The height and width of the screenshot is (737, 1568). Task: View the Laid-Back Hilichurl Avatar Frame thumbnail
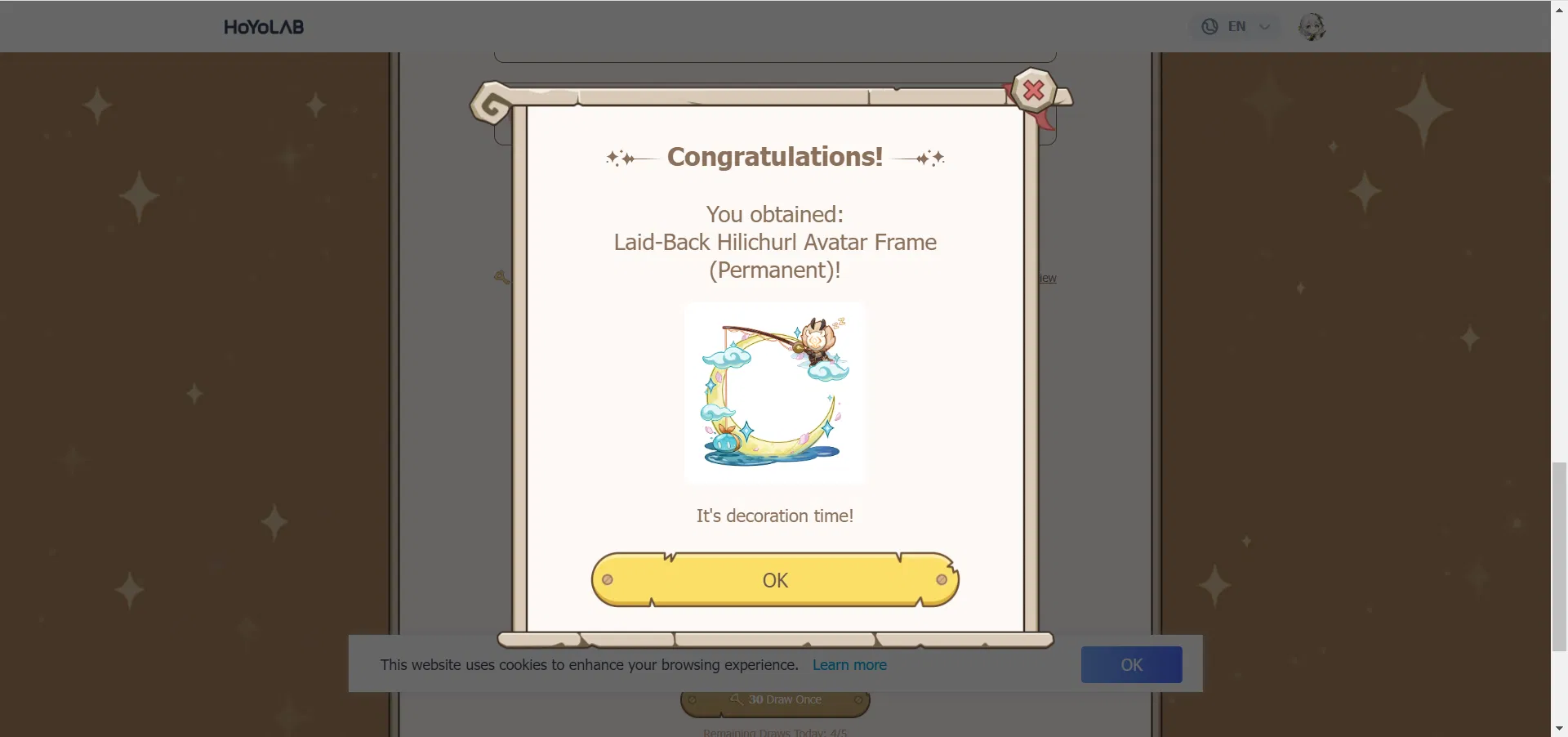(x=774, y=393)
